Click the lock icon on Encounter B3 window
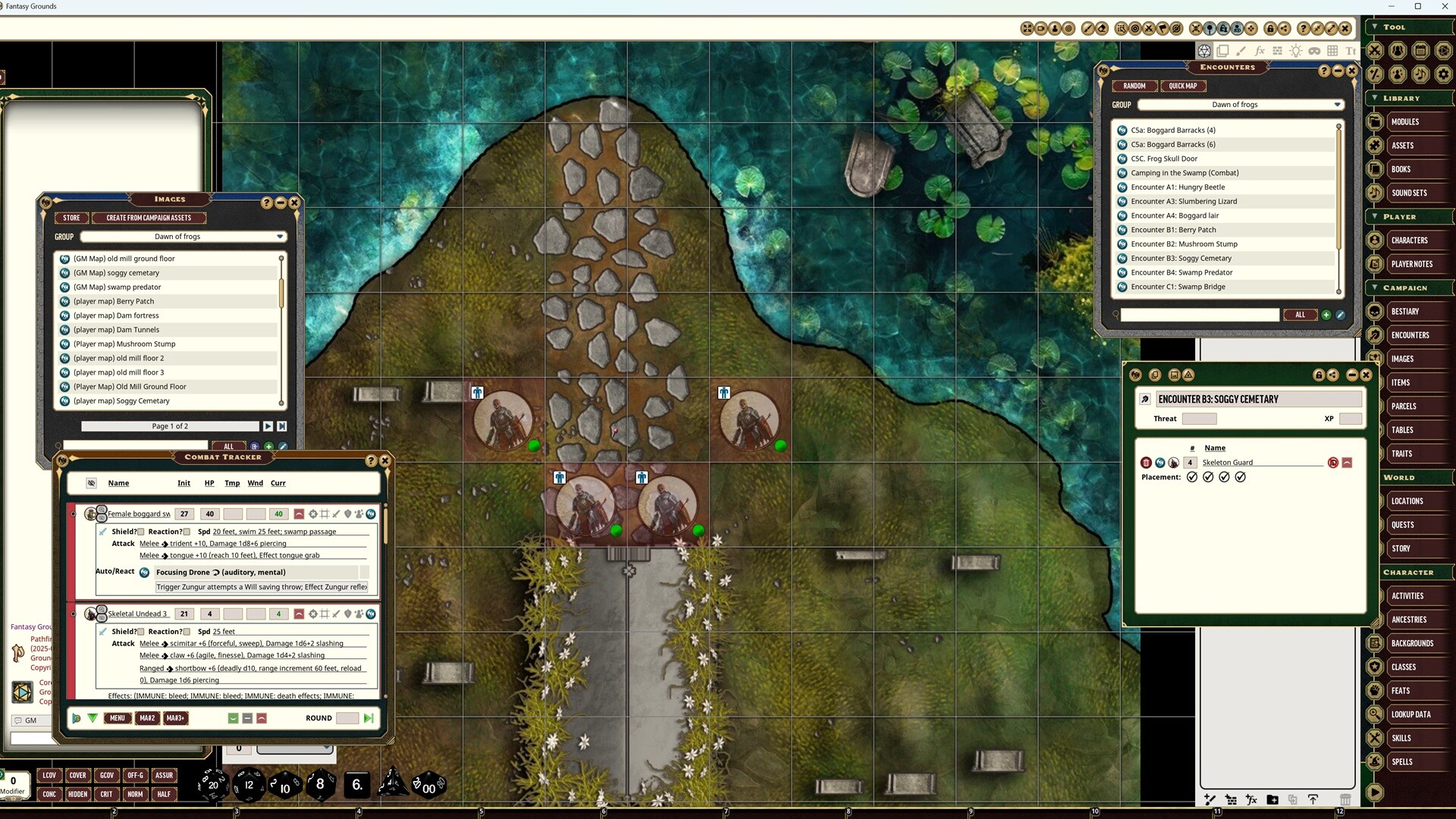 (1318, 375)
